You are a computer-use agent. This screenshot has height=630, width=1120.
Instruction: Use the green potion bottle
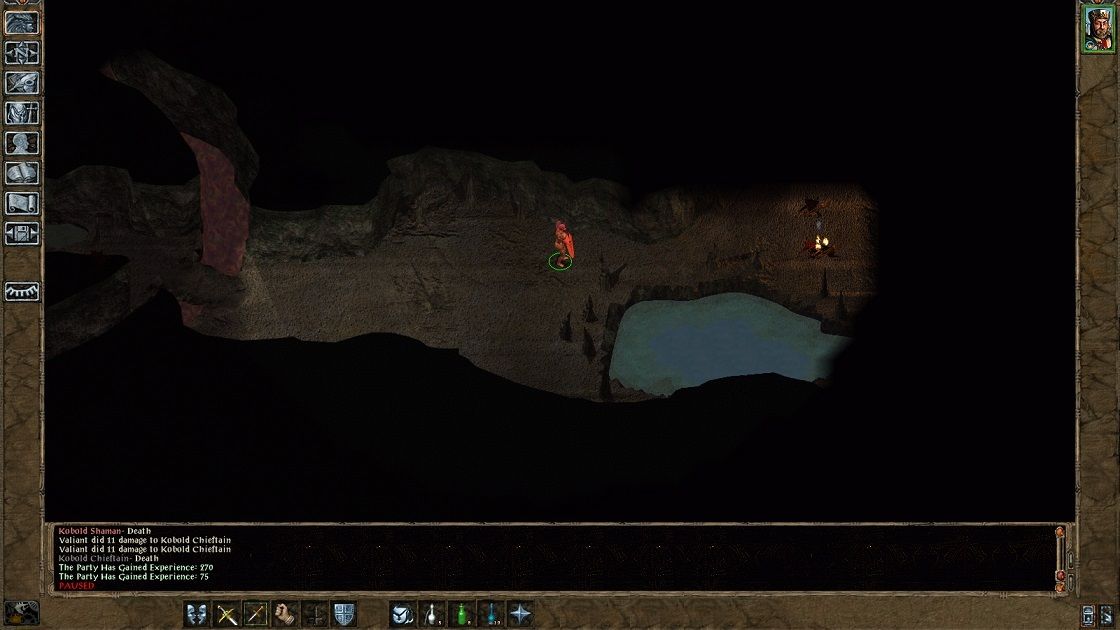[x=461, y=614]
